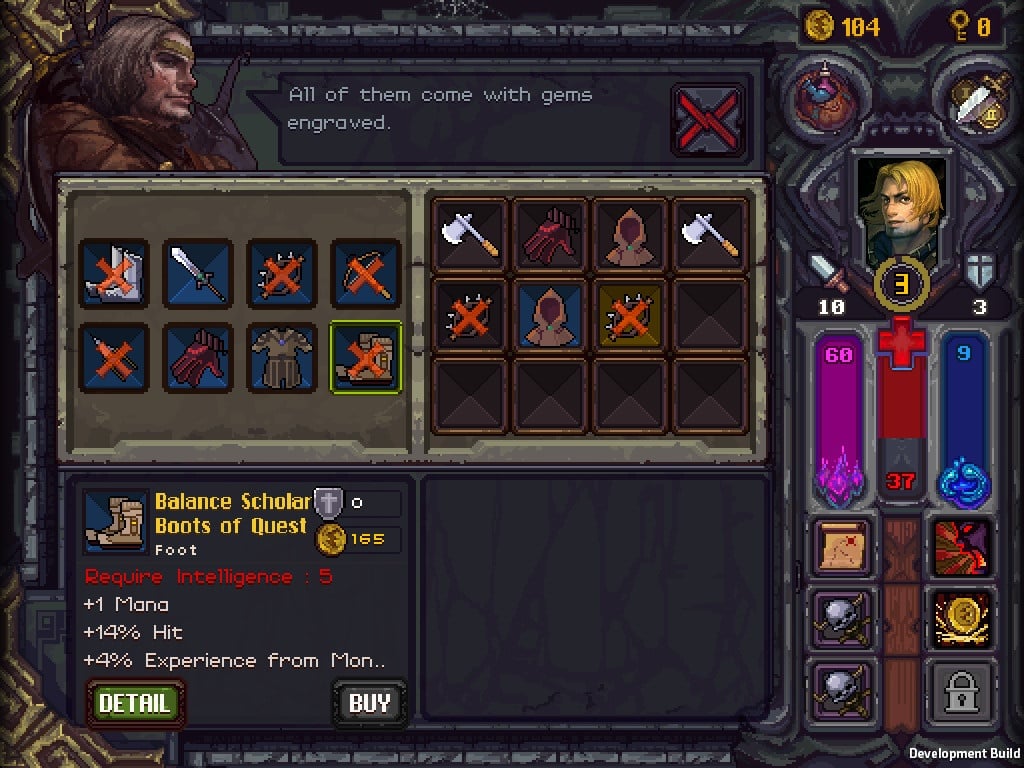Viewport: 1024px width, 768px height.
Task: Open the treasure map scroll
Action: (842, 547)
